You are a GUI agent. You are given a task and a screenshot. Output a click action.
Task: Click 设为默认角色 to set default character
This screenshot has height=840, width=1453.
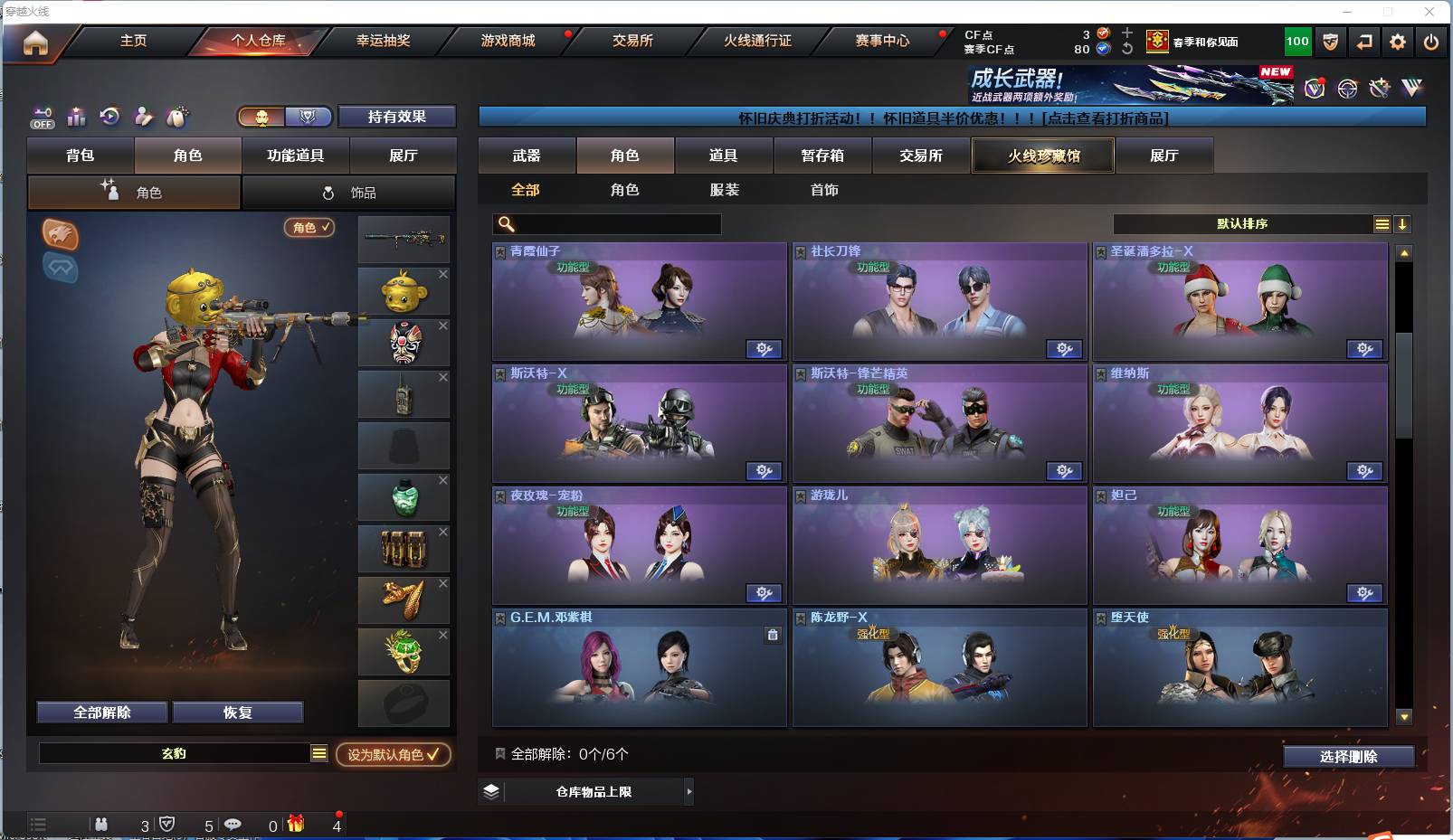[x=393, y=756]
